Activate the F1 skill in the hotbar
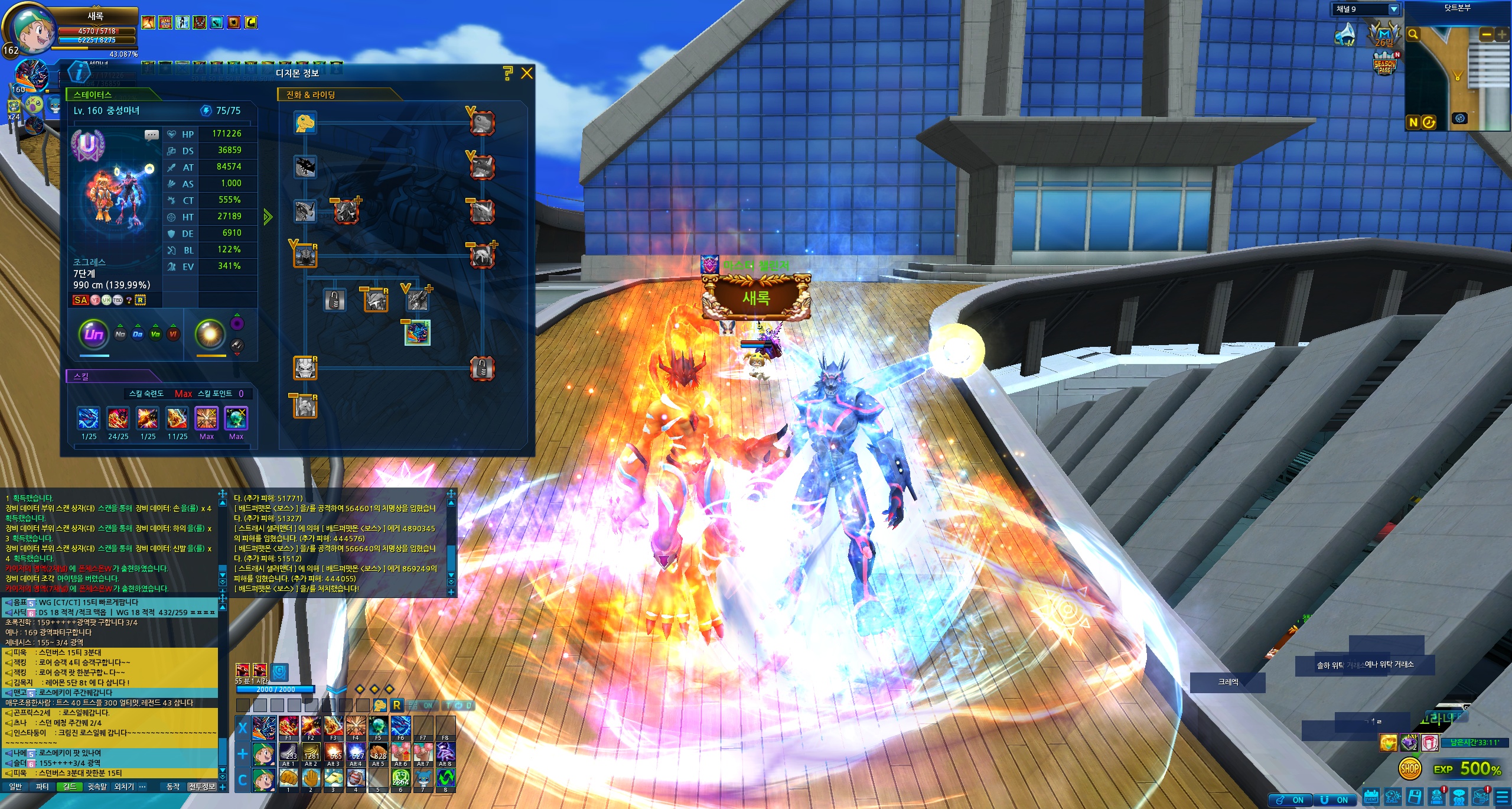Viewport: 1512px width, 809px height. coord(288,726)
